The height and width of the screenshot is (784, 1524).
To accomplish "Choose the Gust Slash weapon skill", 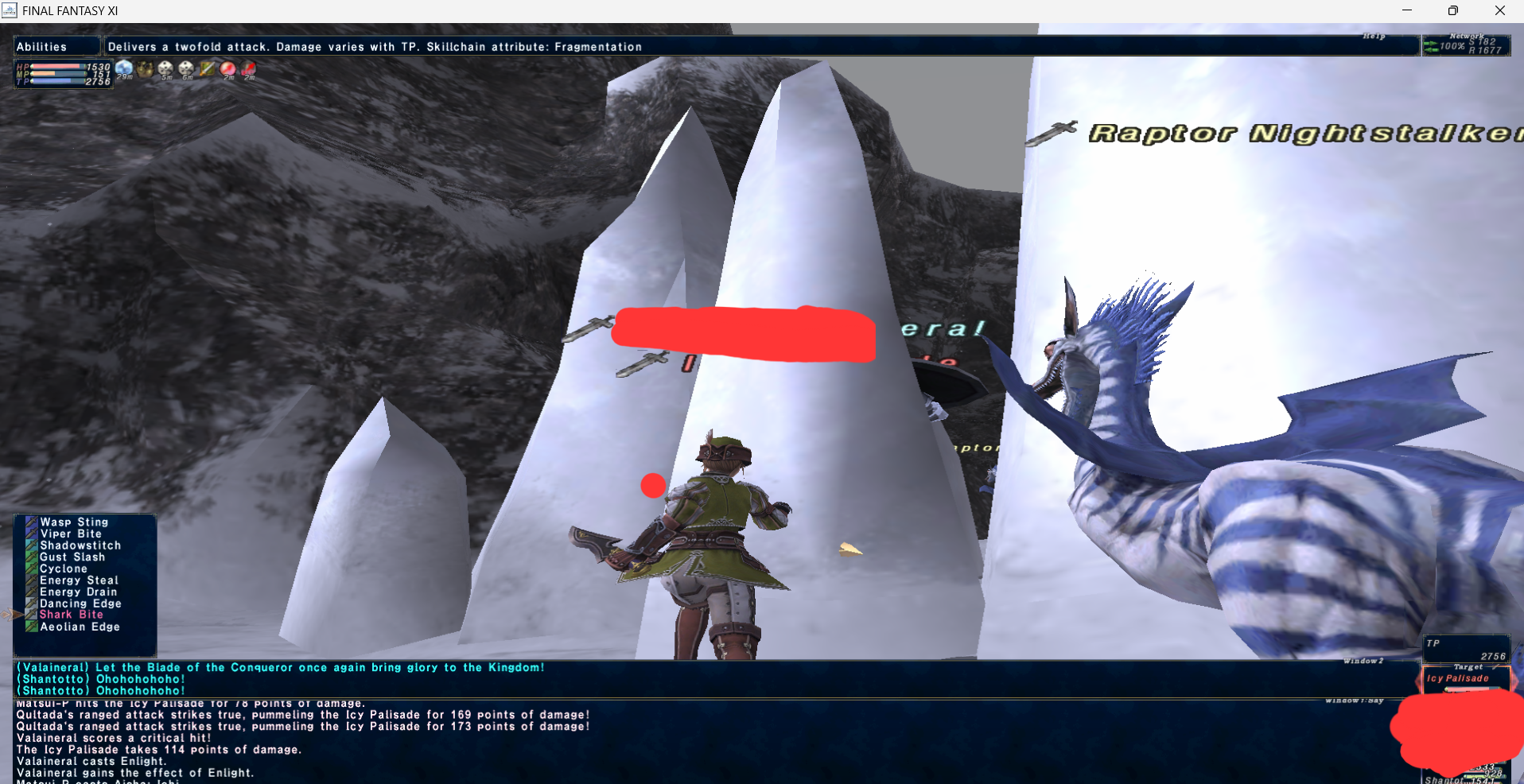I will (x=72, y=557).
